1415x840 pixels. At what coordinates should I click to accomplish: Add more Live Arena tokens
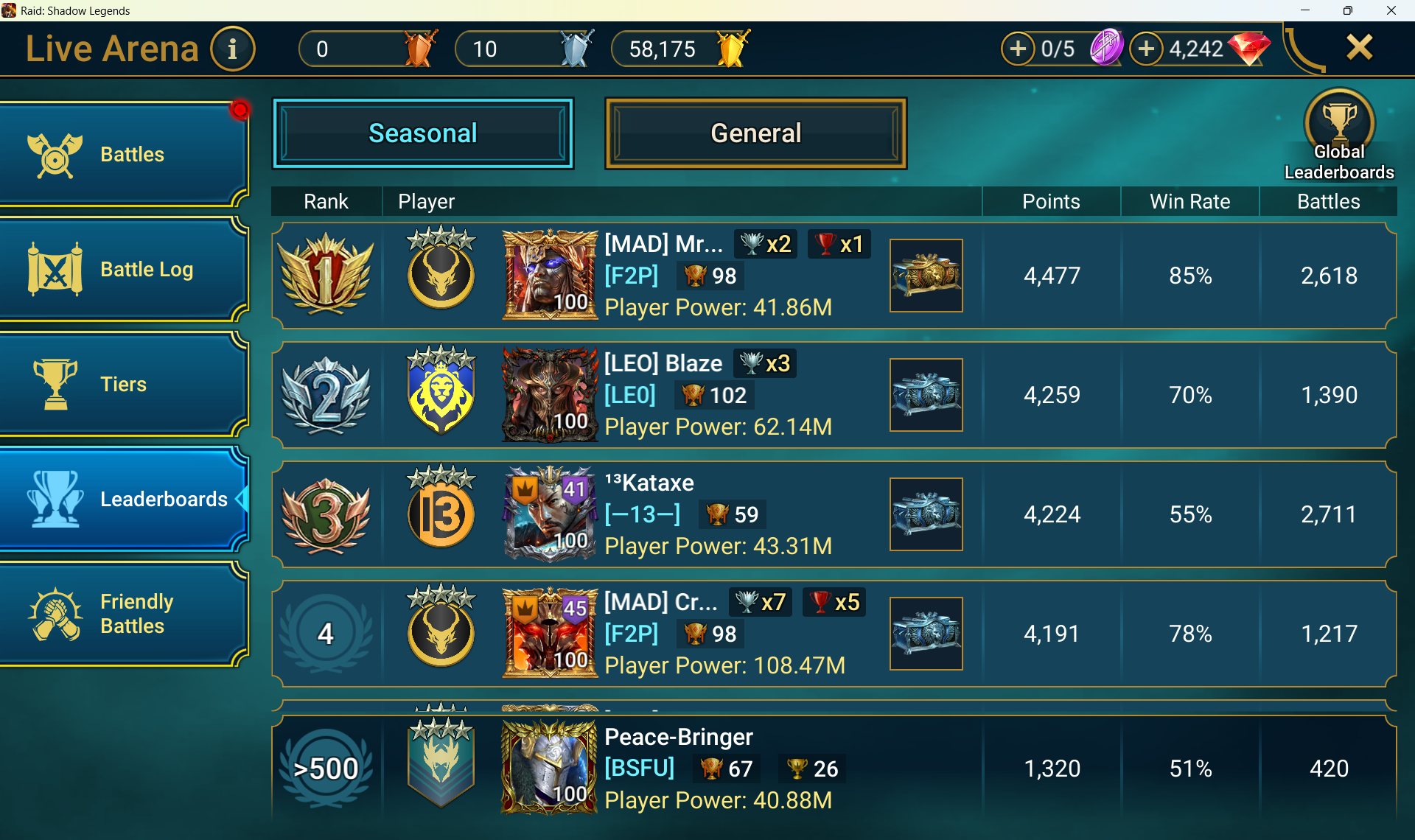click(x=1018, y=49)
